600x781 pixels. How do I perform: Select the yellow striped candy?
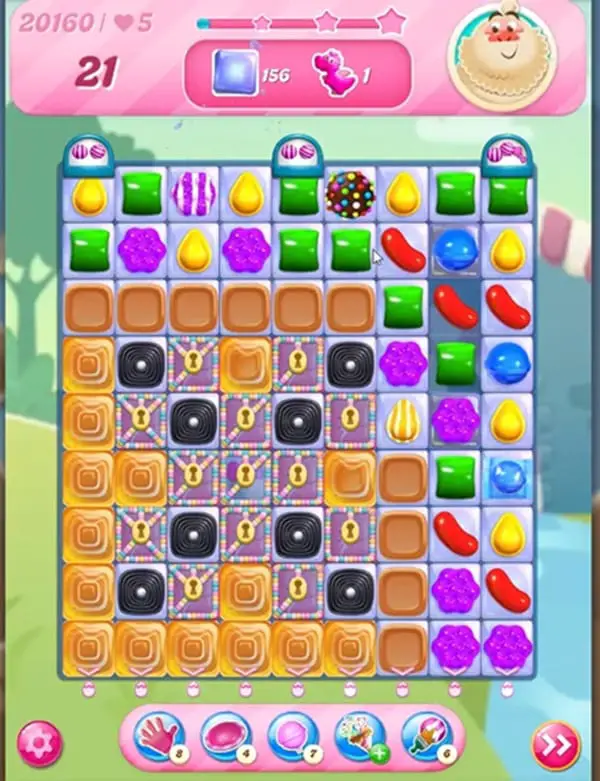click(403, 417)
